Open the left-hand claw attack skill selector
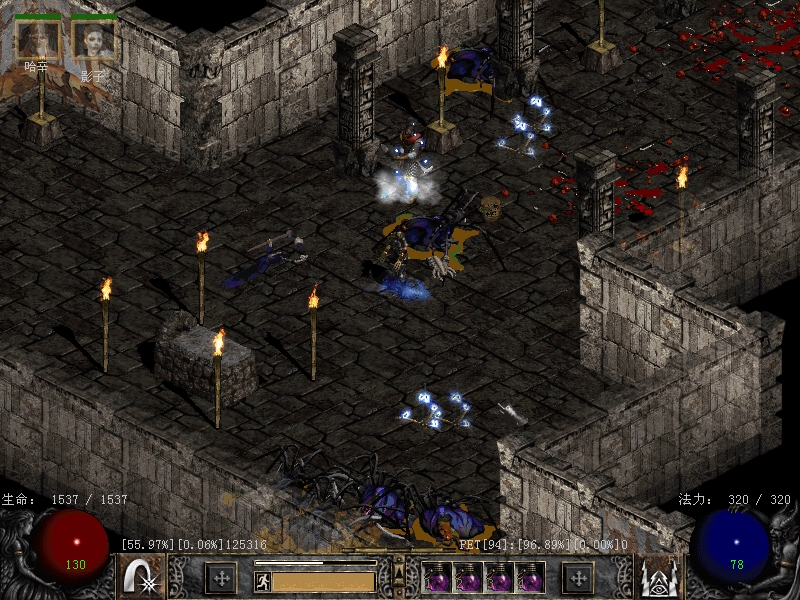 pyautogui.click(x=142, y=577)
